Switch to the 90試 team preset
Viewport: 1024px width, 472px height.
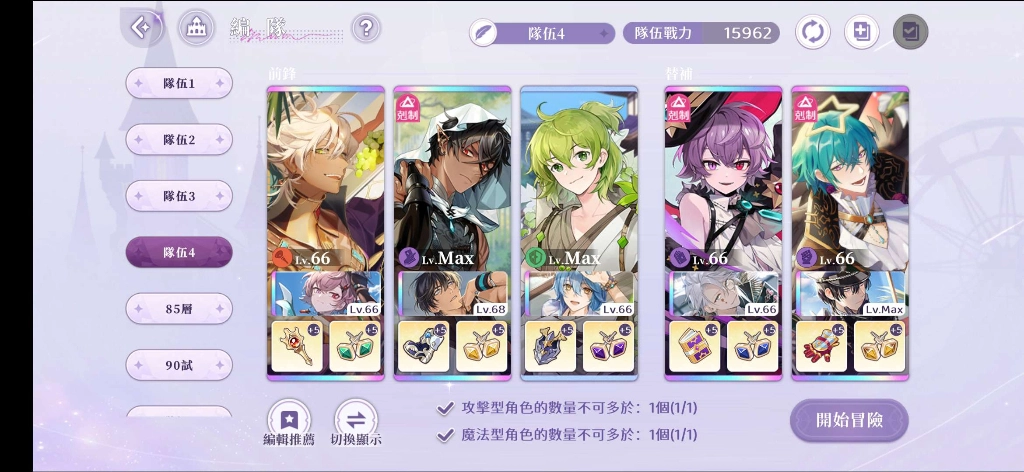(x=179, y=365)
